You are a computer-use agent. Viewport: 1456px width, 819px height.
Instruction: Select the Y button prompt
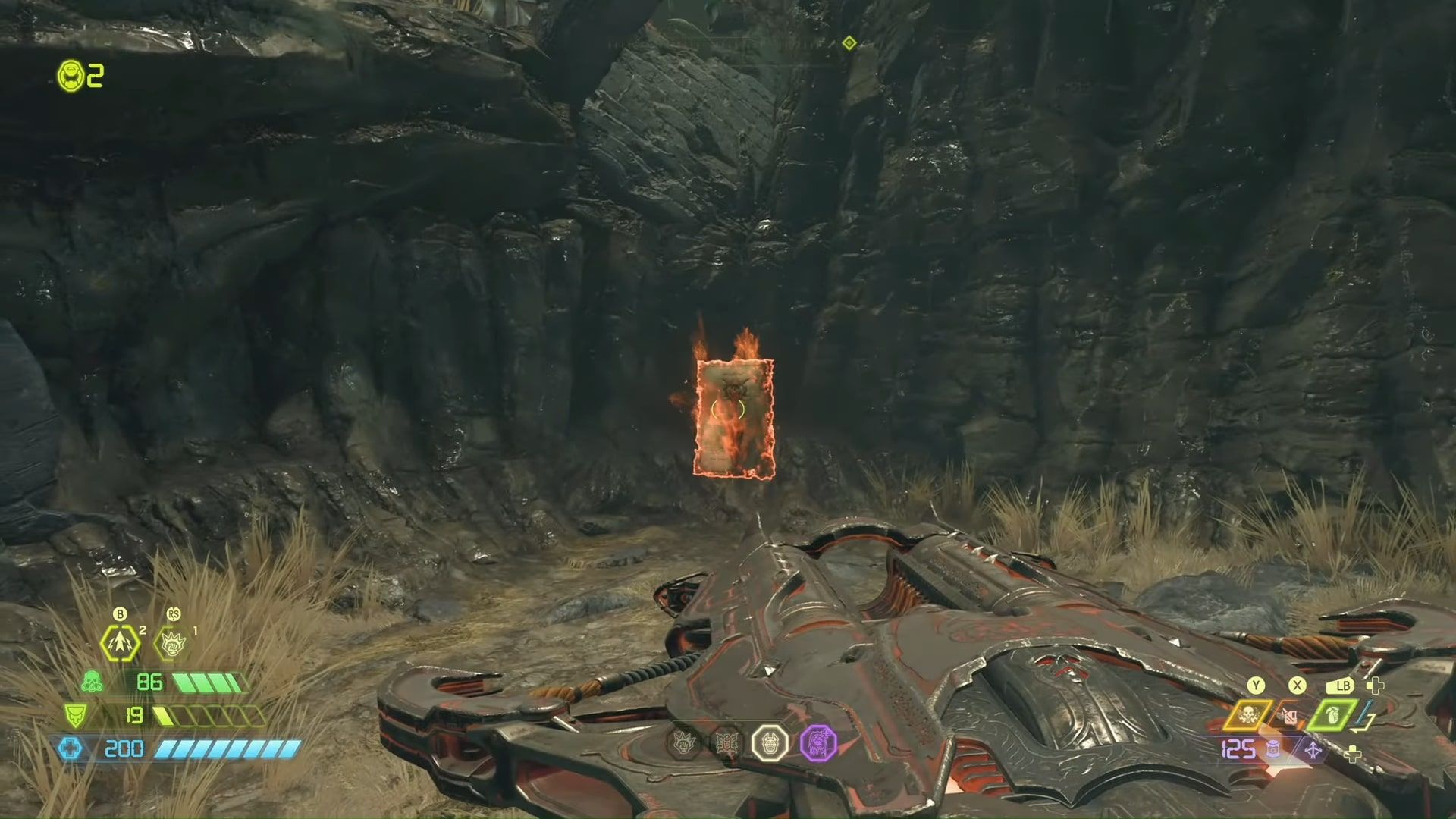click(1256, 685)
